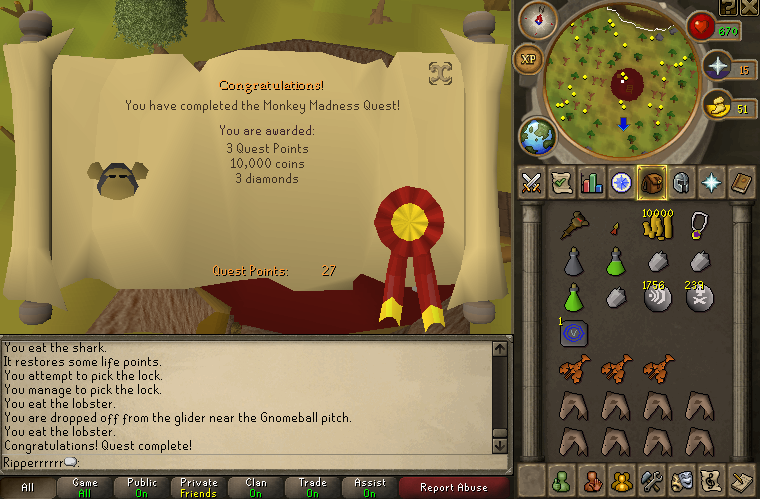Toggle the Trade chat filter

tap(313, 487)
